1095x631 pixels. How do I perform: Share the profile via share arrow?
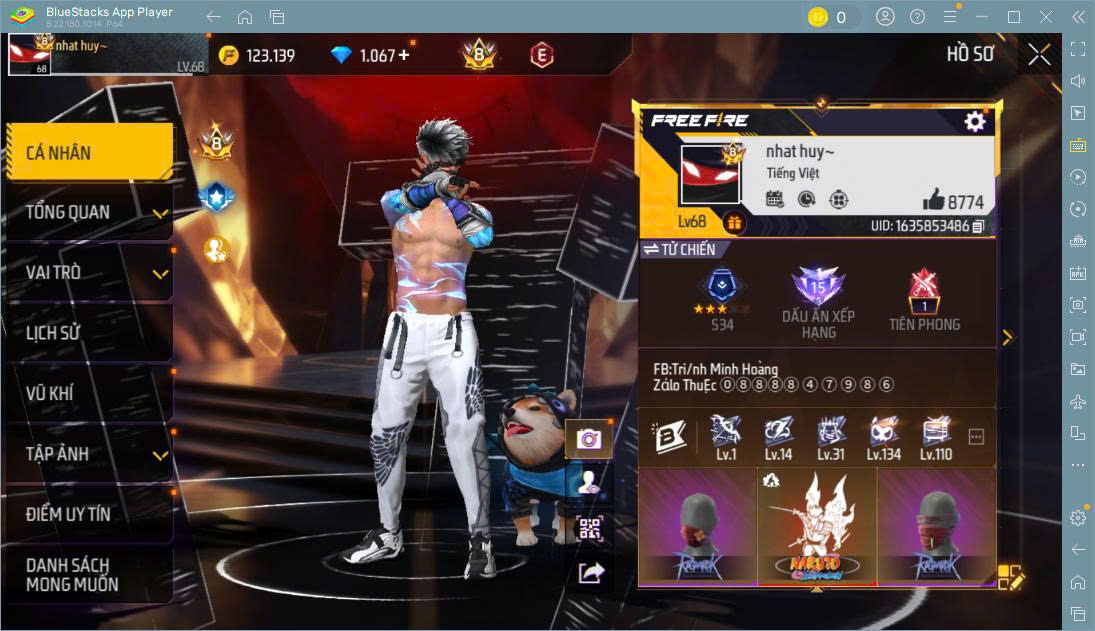point(591,572)
